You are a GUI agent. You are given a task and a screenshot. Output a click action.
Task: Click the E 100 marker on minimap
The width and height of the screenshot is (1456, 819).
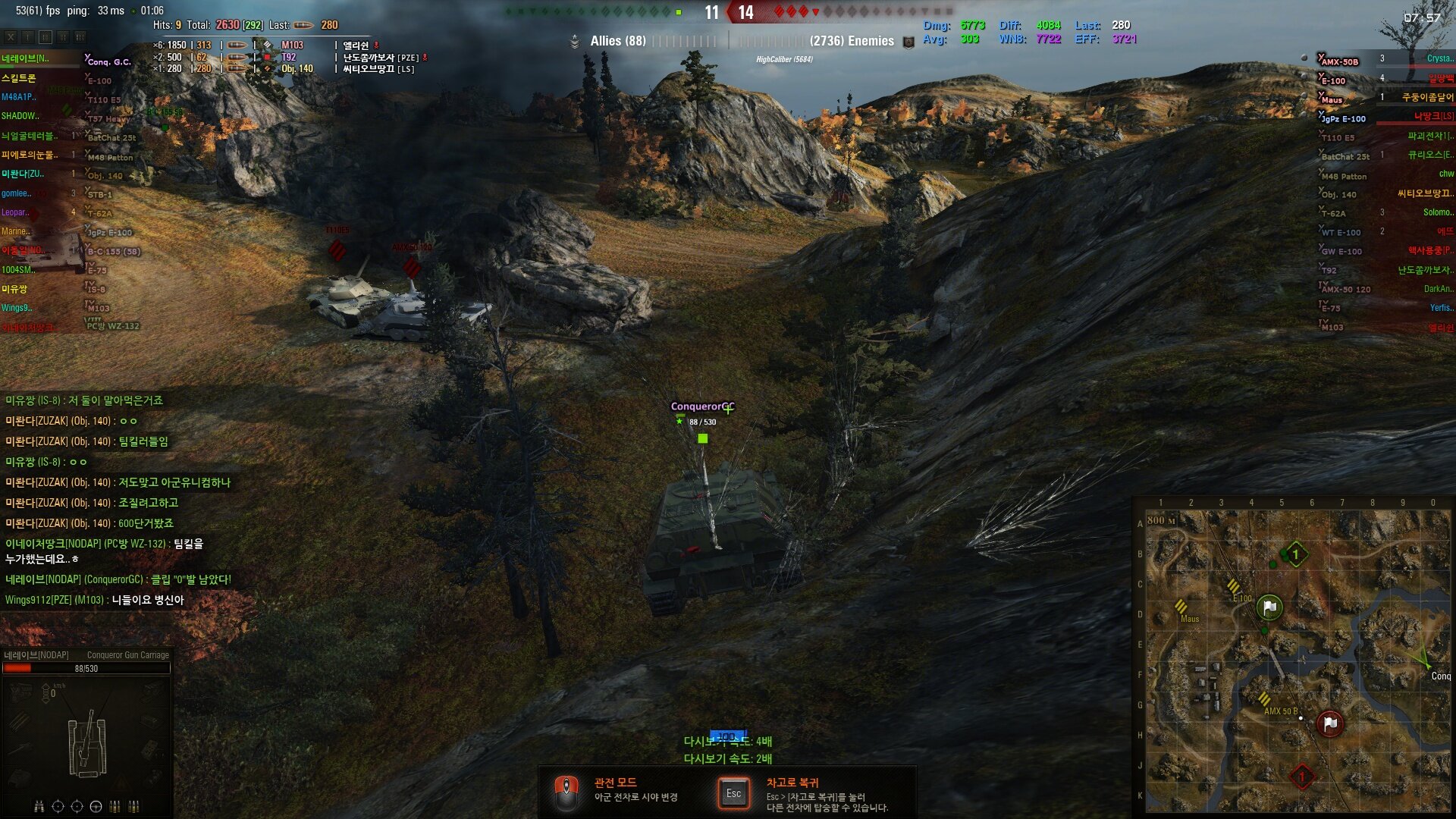(1235, 587)
